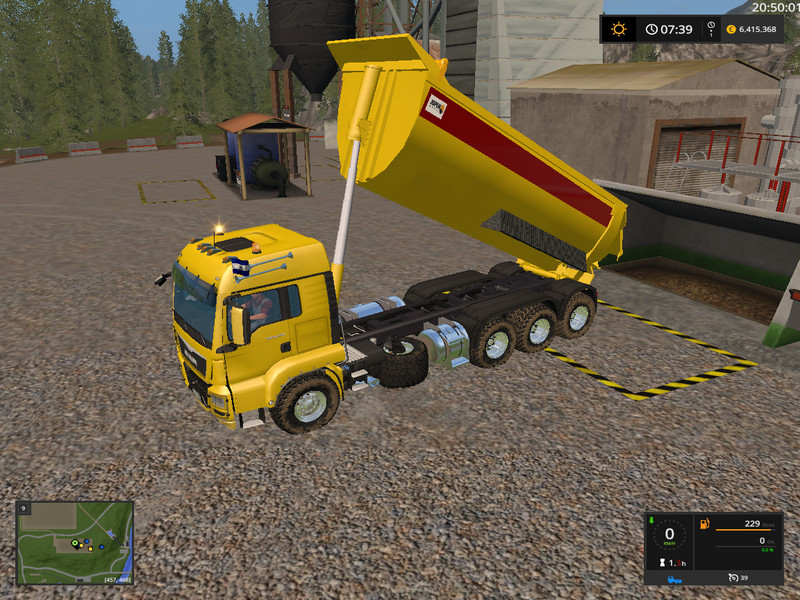Viewport: 800px width, 600px height.
Task: Click the yellow euro coin icon
Action: coord(731,29)
